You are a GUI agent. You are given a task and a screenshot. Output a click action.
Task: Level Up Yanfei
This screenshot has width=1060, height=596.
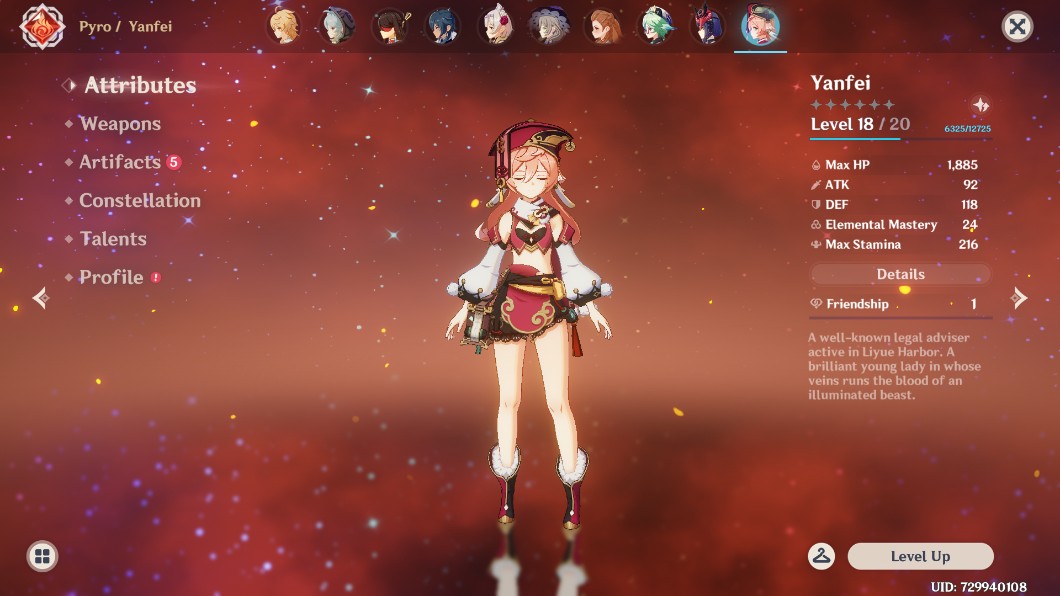[920, 556]
